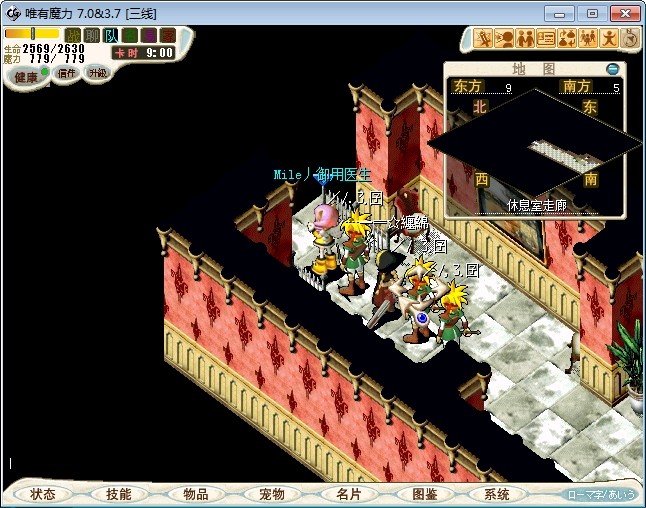Toggle the 聊 chat switch
This screenshot has width=646, height=508.
(92, 35)
